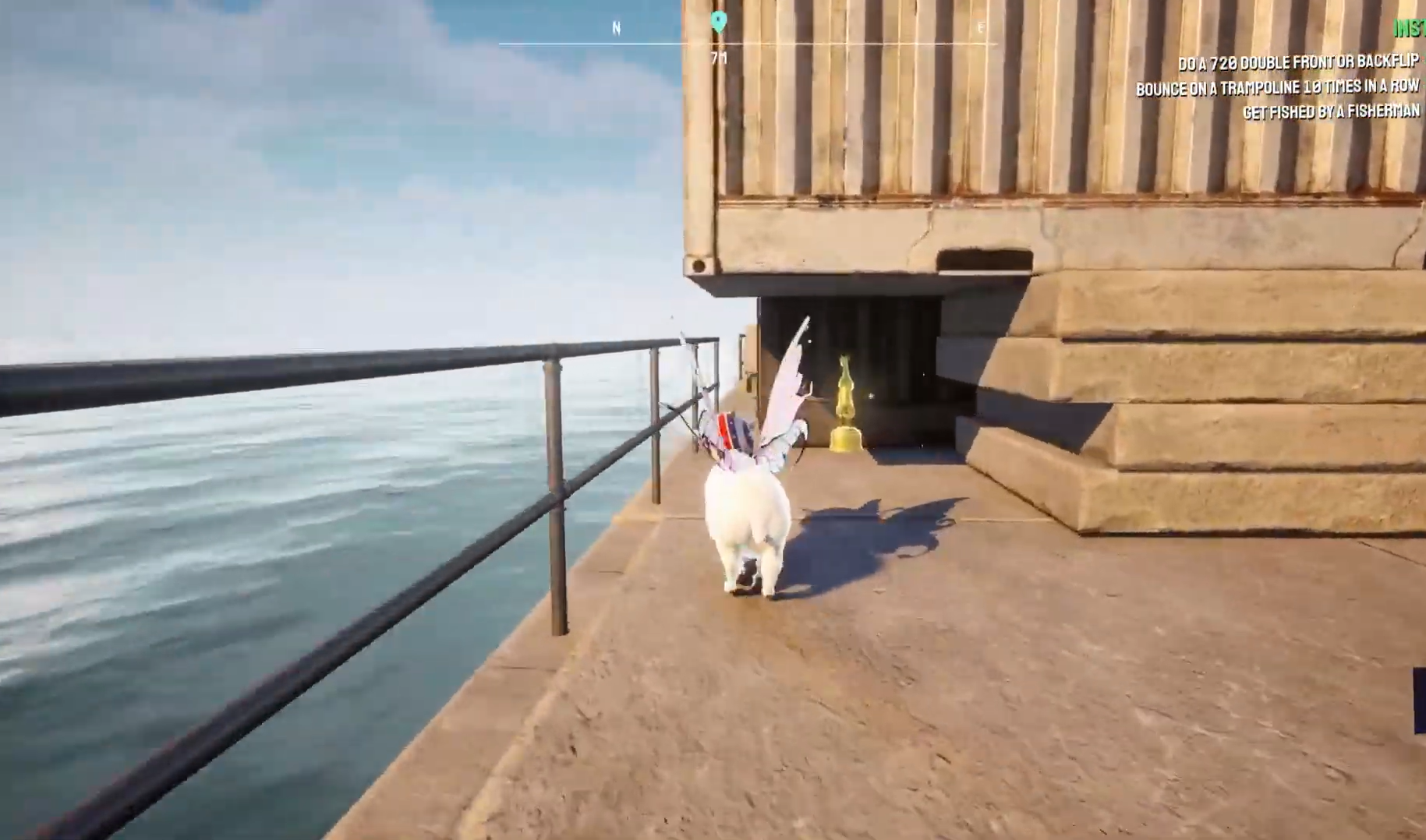The width and height of the screenshot is (1426, 840).
Task: Select the 720 double front or backflip objective
Action: [x=1298, y=62]
